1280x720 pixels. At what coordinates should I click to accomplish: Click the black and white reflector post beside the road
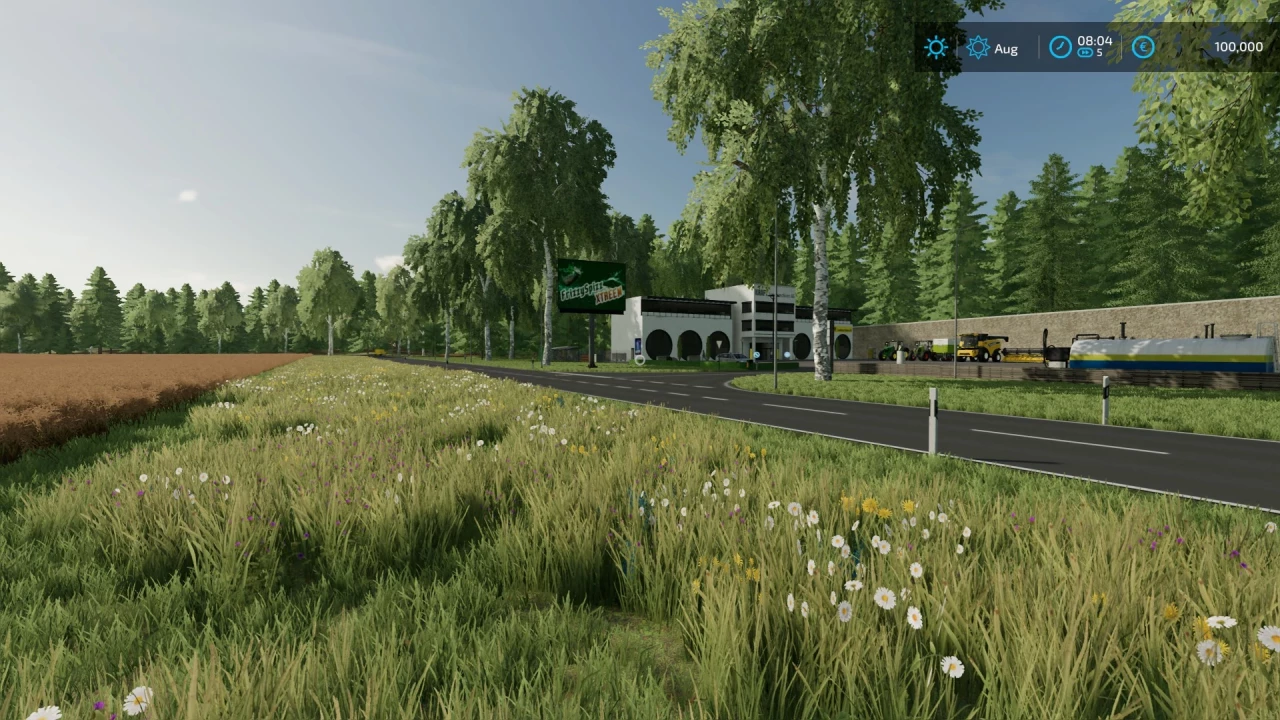point(931,410)
